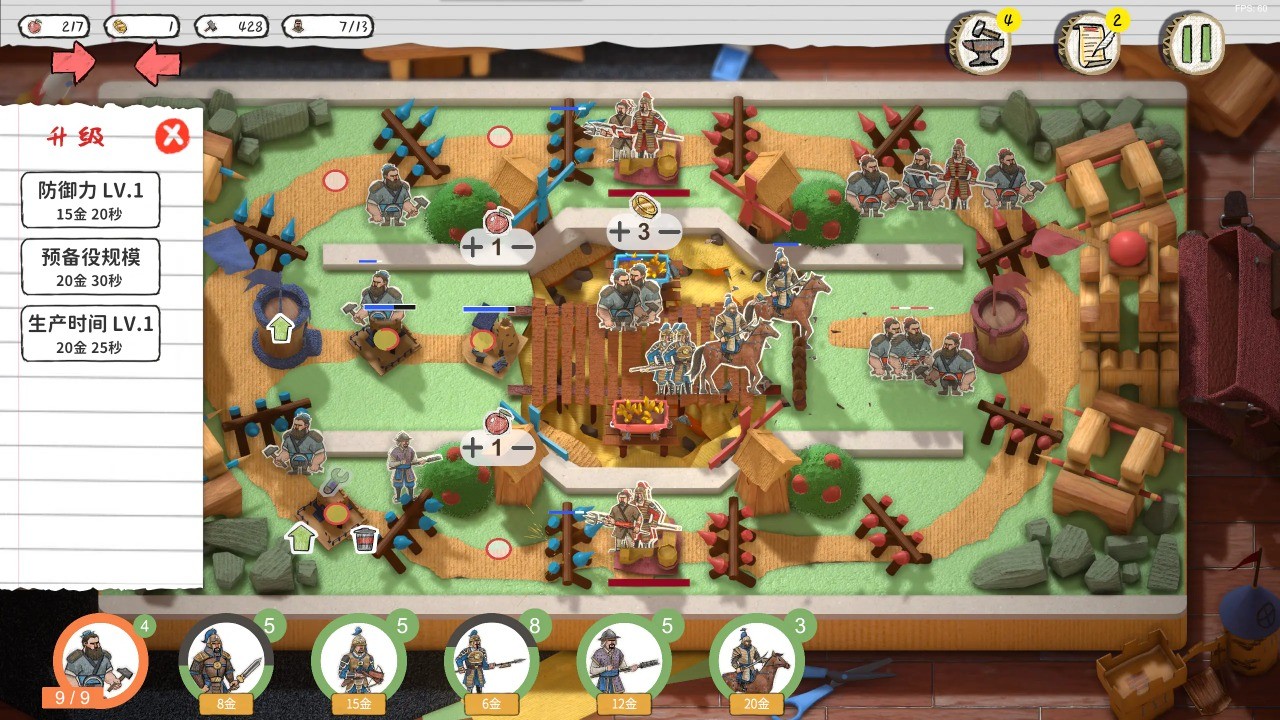Click the green upgrade arrow on blue tower

281,327
